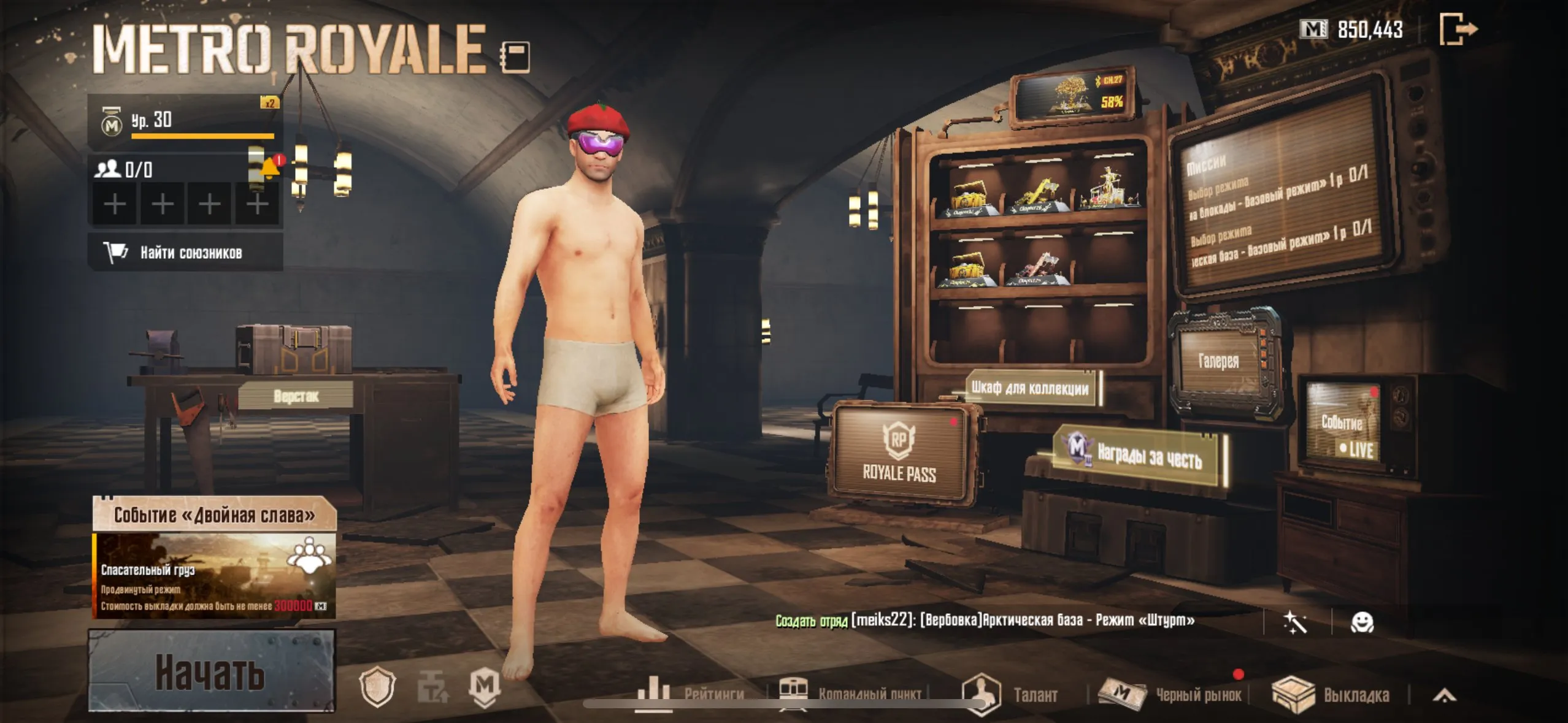The height and width of the screenshot is (723, 1568).
Task: Open the notebook icon beside Metro Royale title
Action: [x=515, y=57]
